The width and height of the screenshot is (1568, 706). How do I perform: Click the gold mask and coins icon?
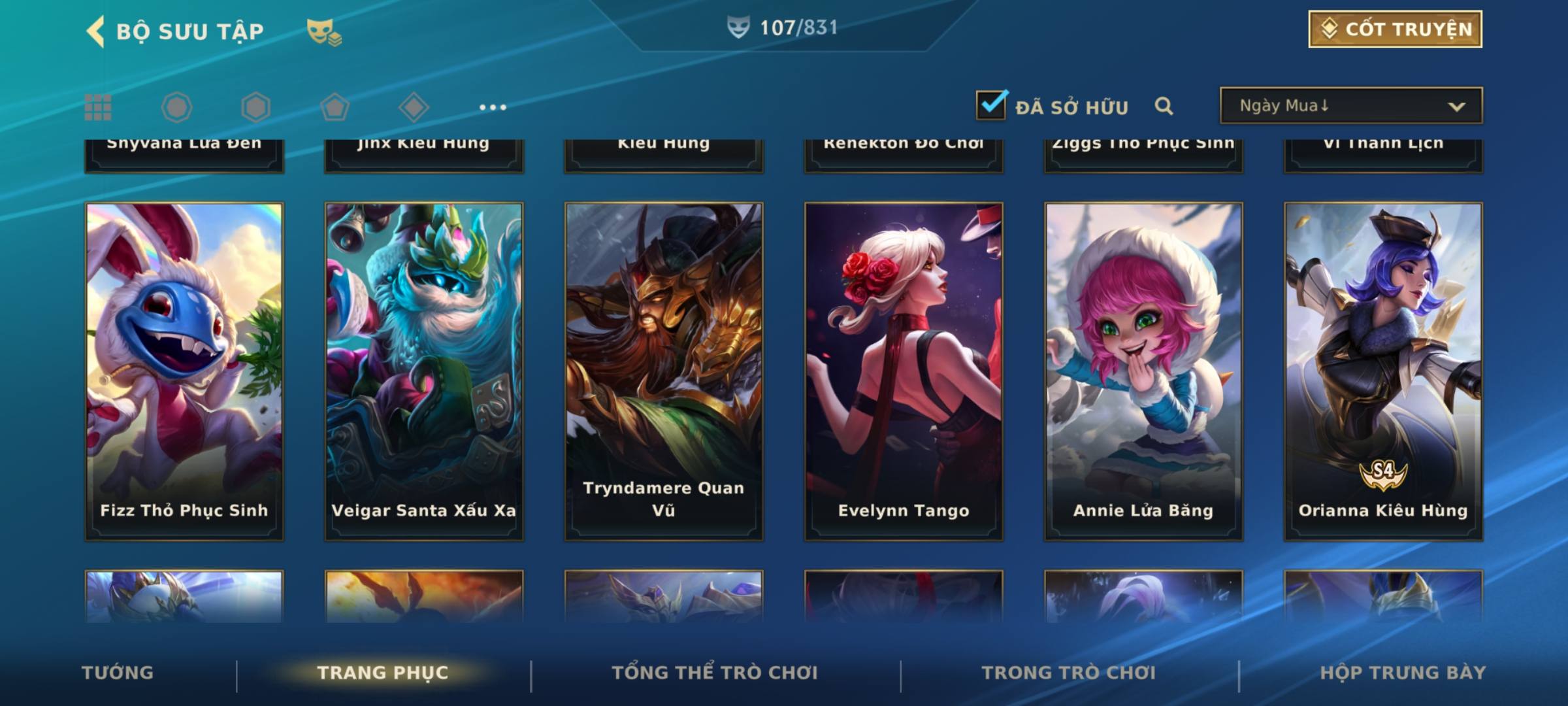pyautogui.click(x=324, y=31)
